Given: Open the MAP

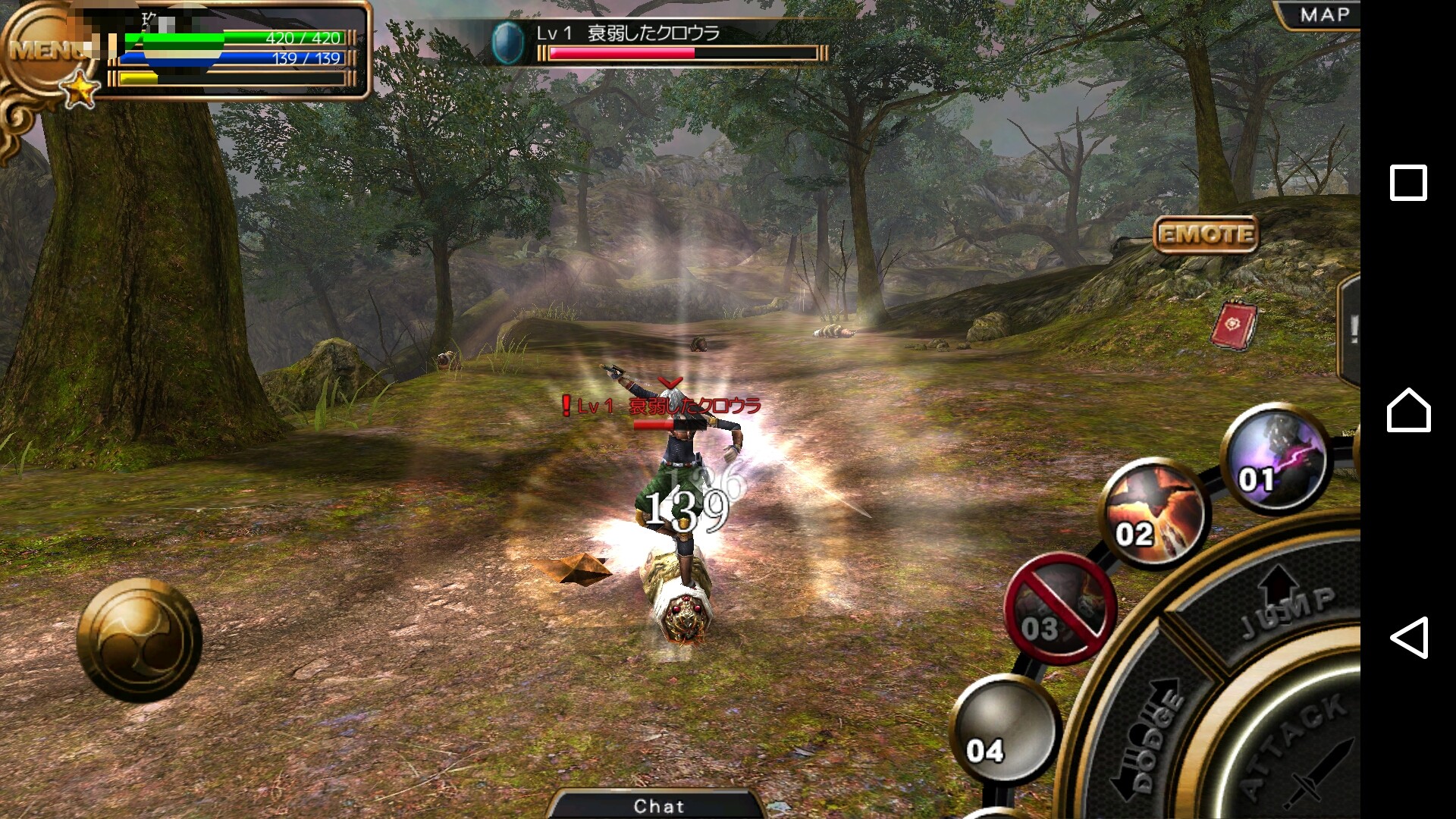Looking at the screenshot, I should pyautogui.click(x=1323, y=15).
